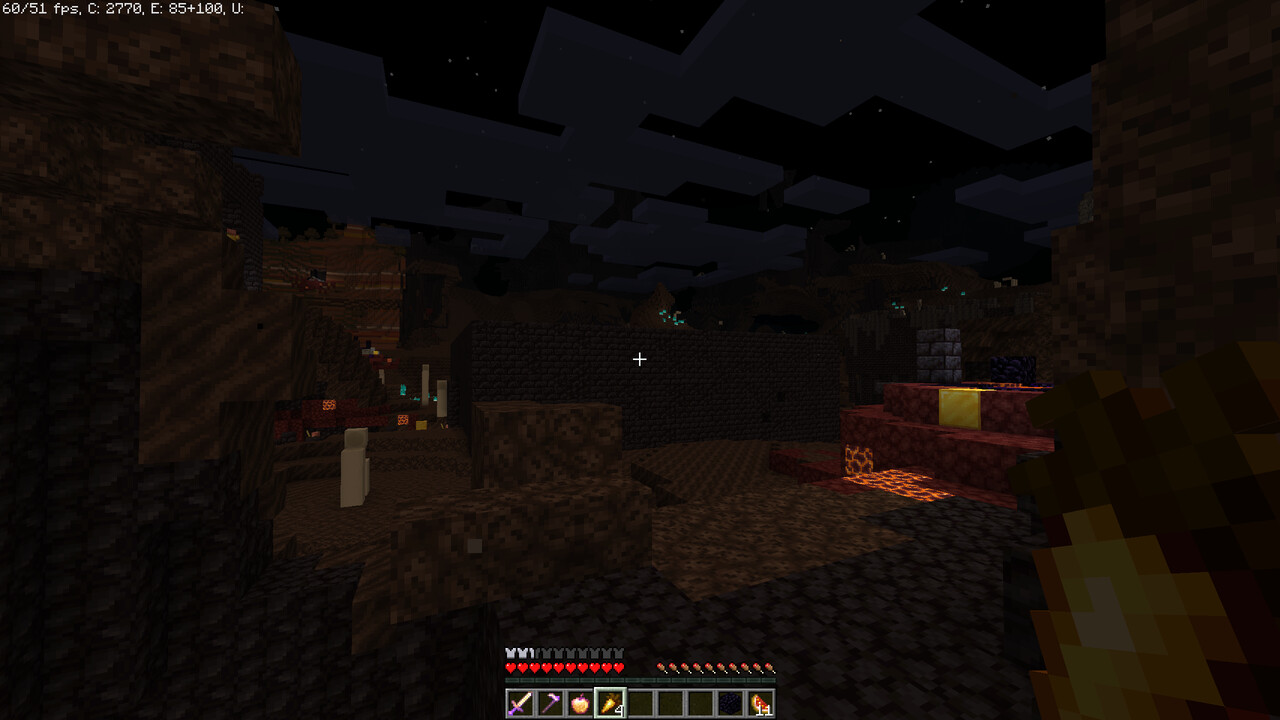The image size is (1280, 720).
Task: Choose the golden apple in the hotbar
Action: click(580, 703)
